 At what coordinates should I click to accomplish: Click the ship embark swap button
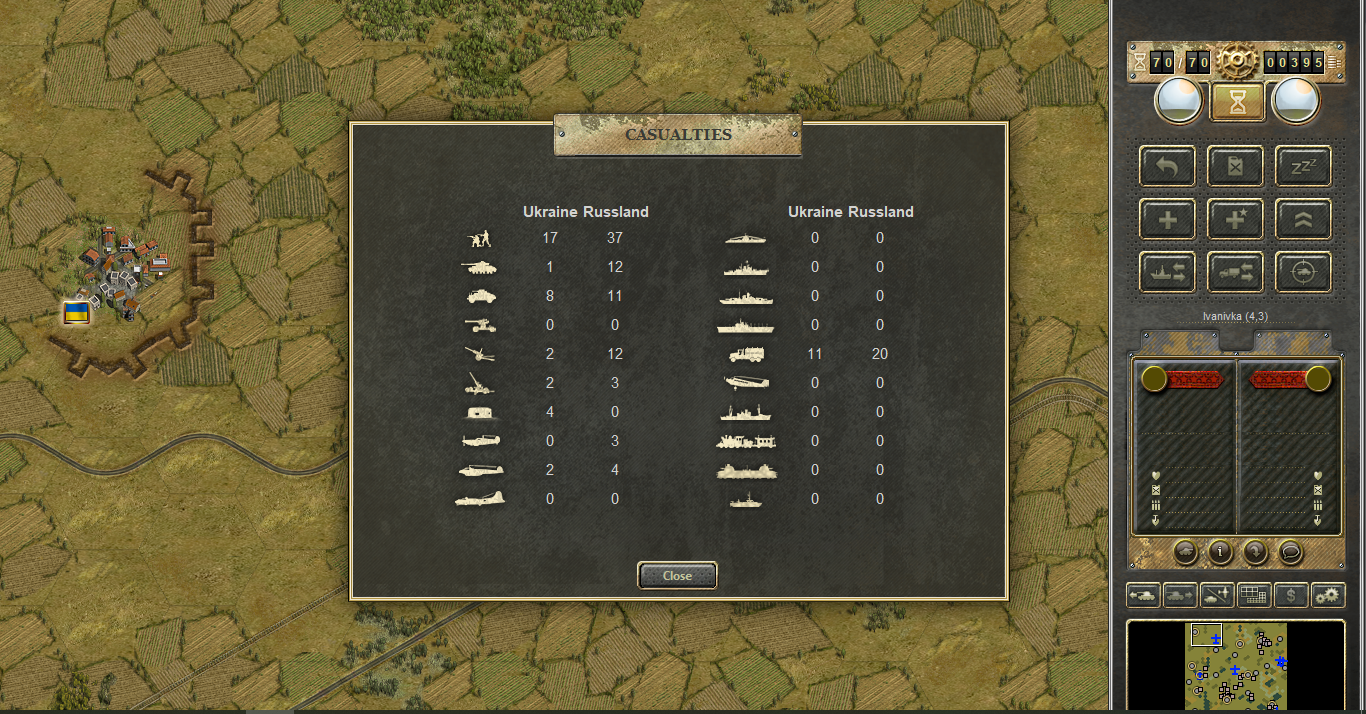pyautogui.click(x=1167, y=272)
